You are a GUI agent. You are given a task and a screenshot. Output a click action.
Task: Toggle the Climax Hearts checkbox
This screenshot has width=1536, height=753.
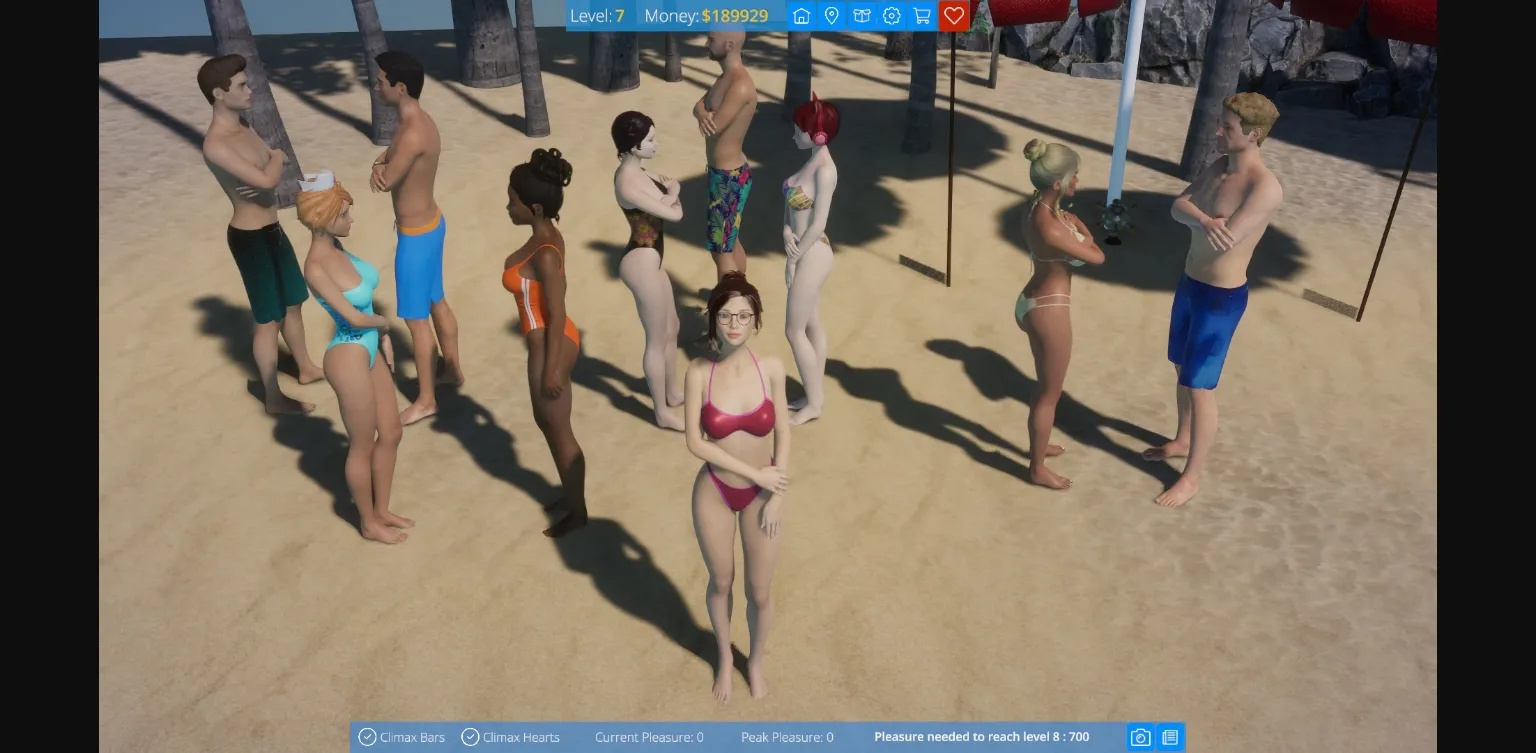coord(470,737)
